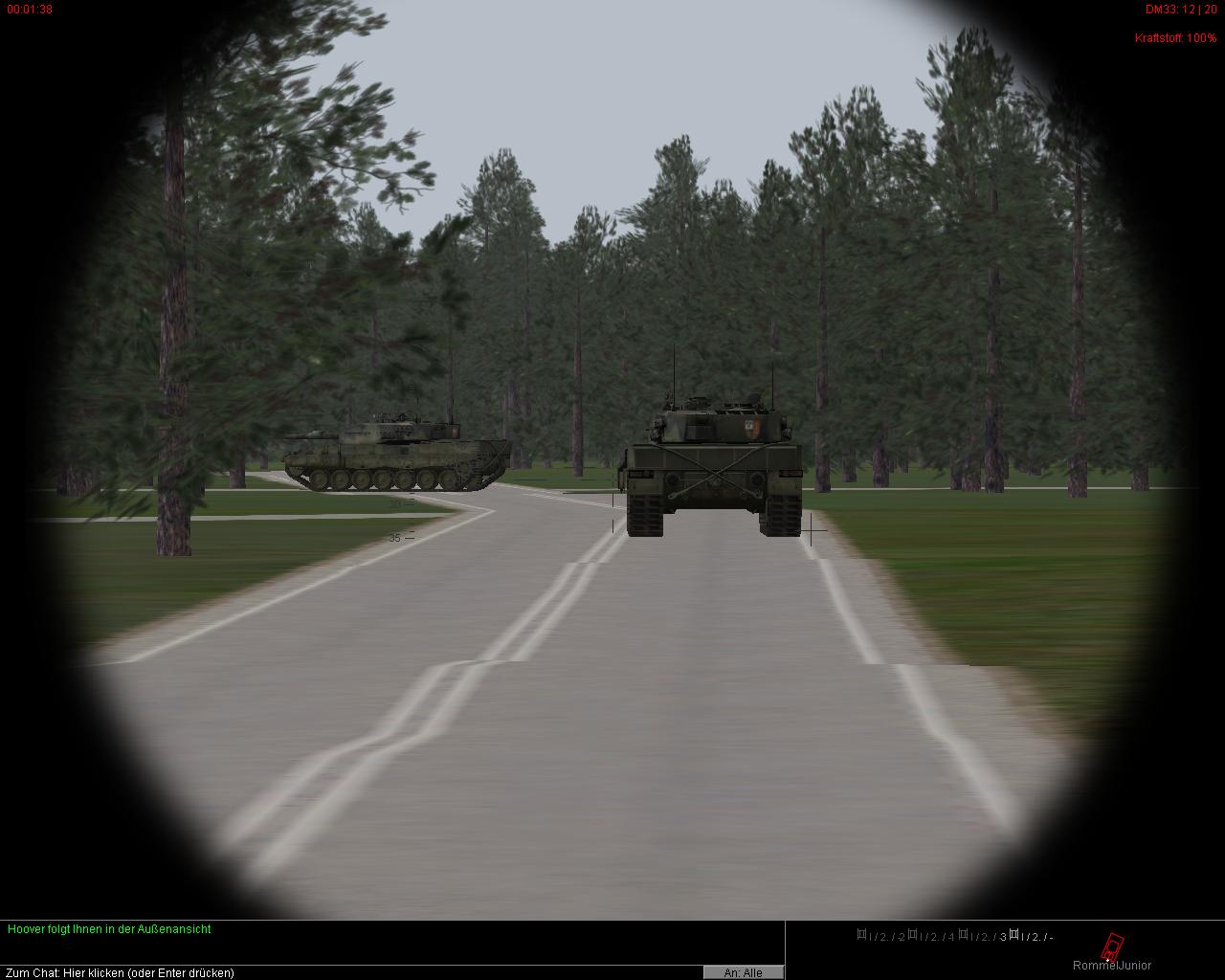Select the red RommelJunior tank icon

click(x=1111, y=947)
